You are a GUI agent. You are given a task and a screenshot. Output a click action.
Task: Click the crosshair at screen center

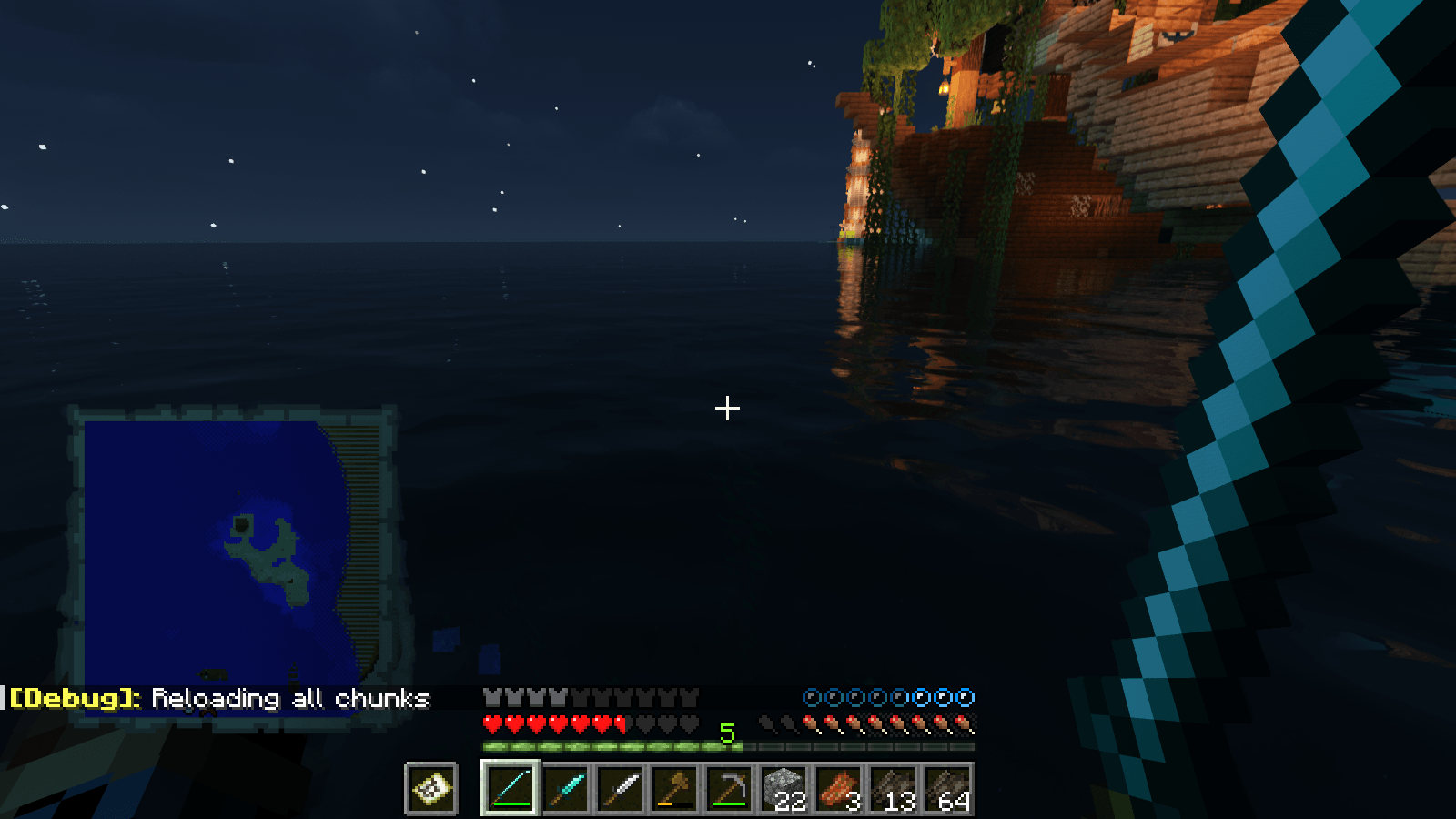(728, 409)
